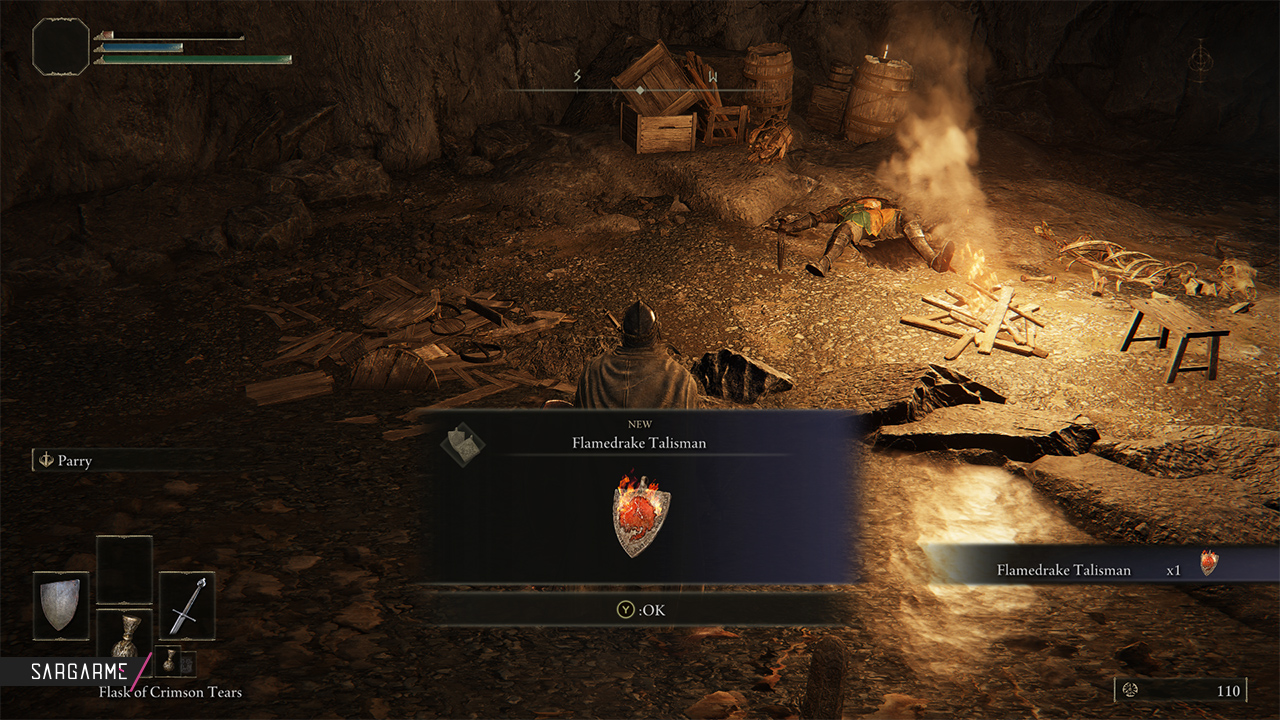Viewport: 1280px width, 720px height.
Task: Select the equipped sword slot
Action: click(x=187, y=605)
